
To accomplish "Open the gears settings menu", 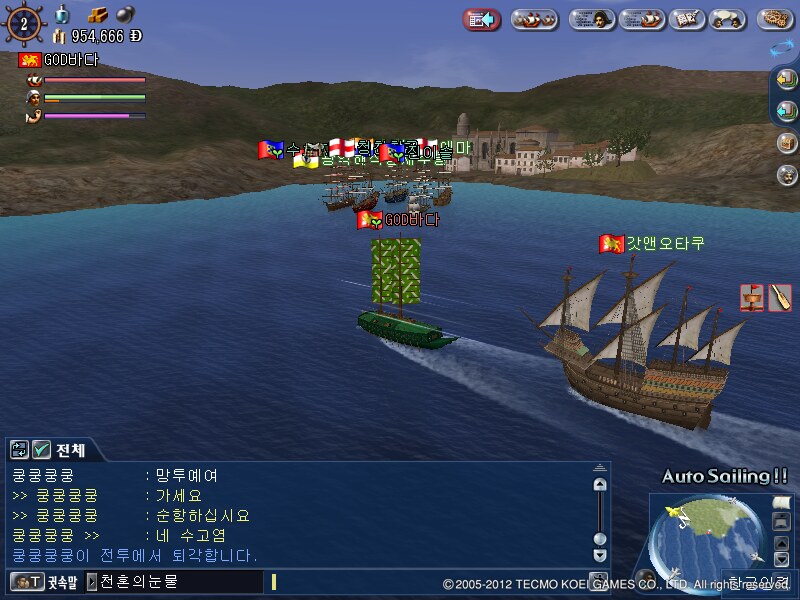I will tap(776, 19).
